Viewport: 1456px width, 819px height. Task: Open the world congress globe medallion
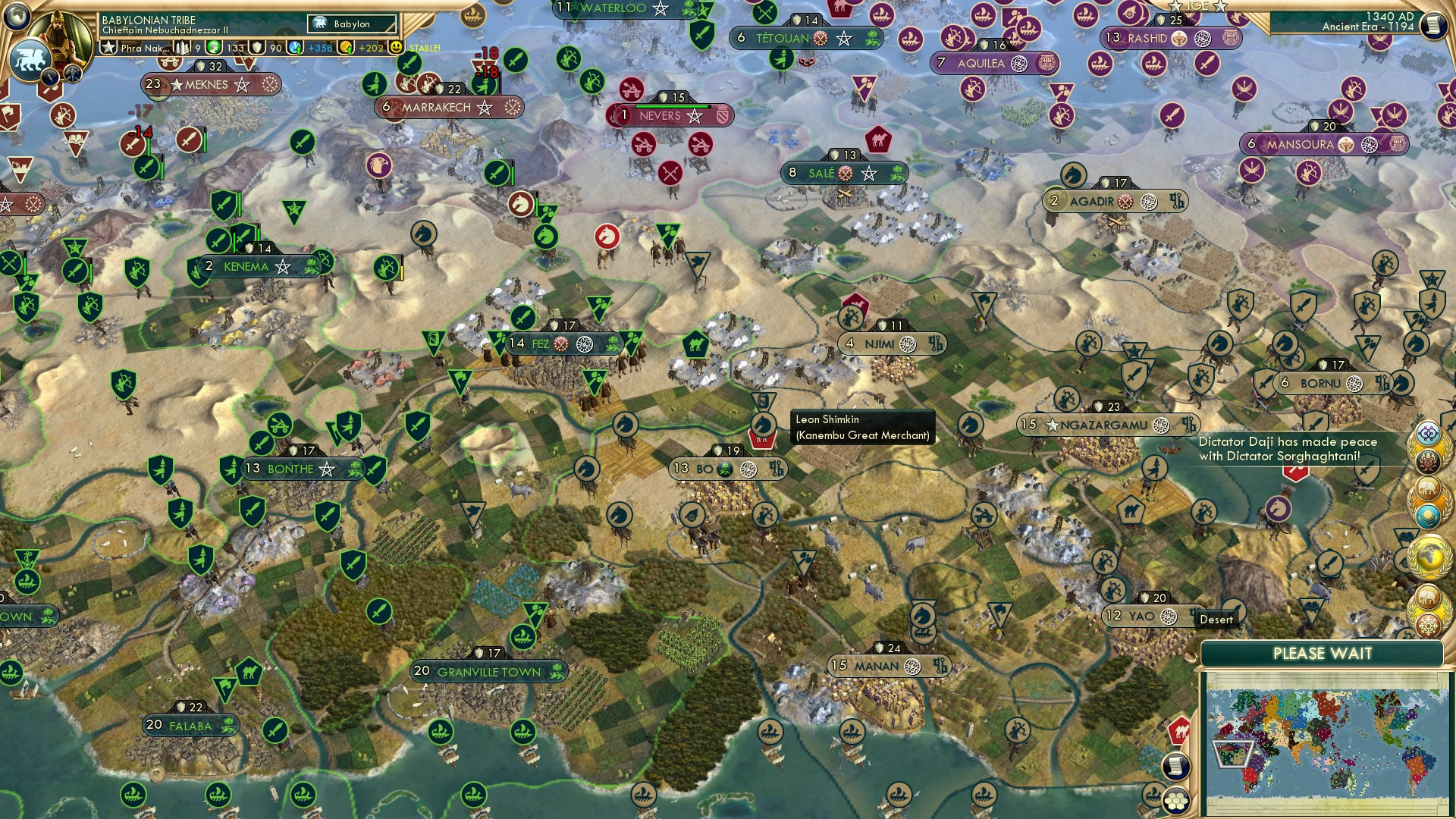[1430, 555]
